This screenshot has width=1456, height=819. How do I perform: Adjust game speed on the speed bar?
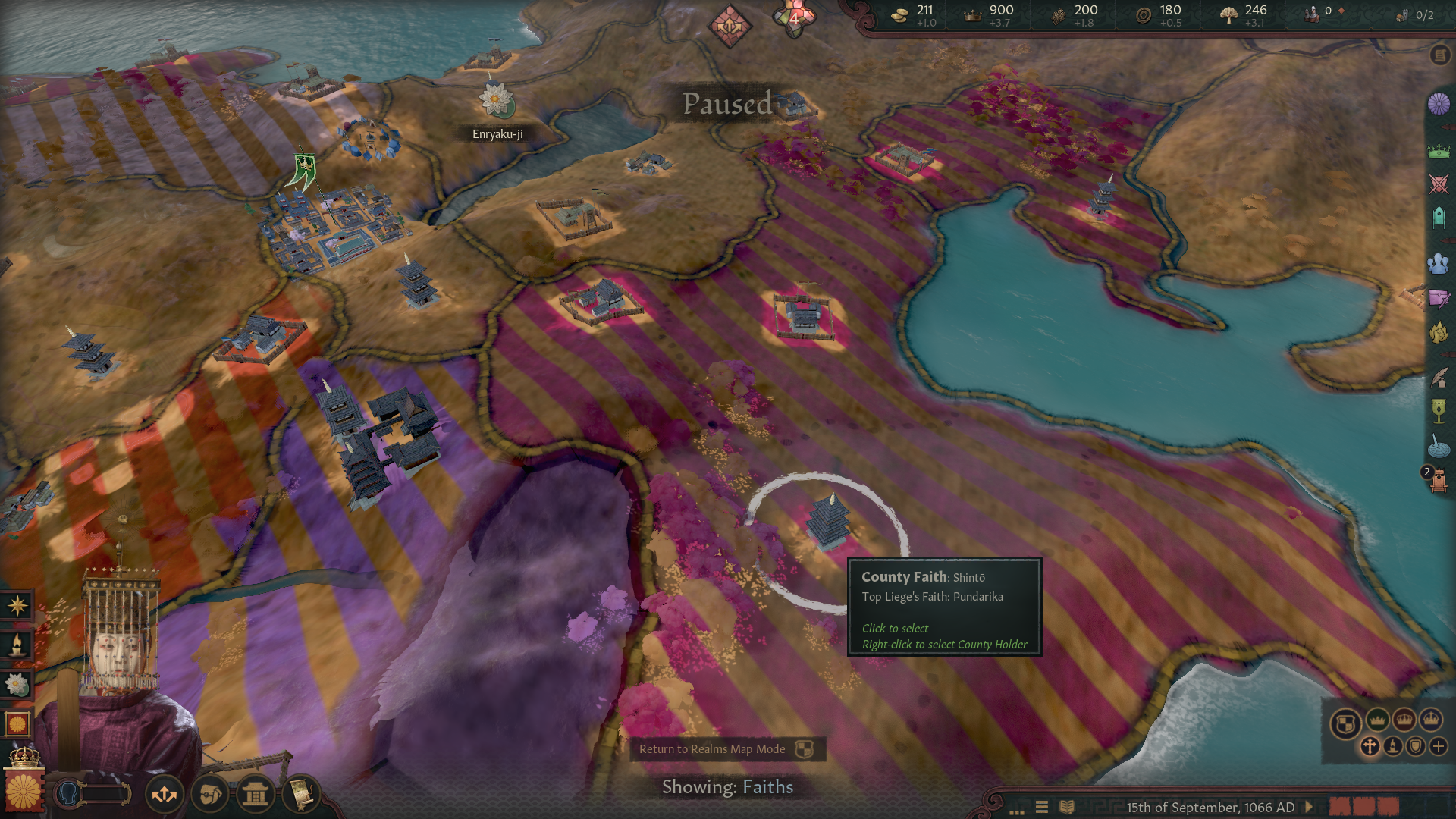coord(1367,807)
